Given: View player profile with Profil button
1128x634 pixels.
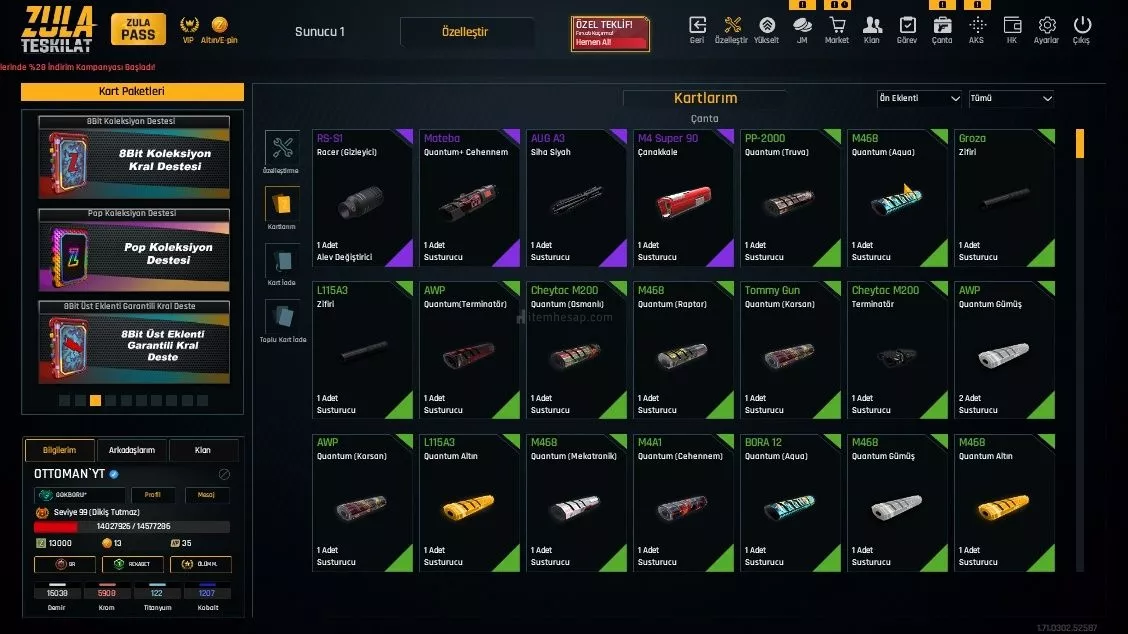Looking at the screenshot, I should [x=152, y=495].
